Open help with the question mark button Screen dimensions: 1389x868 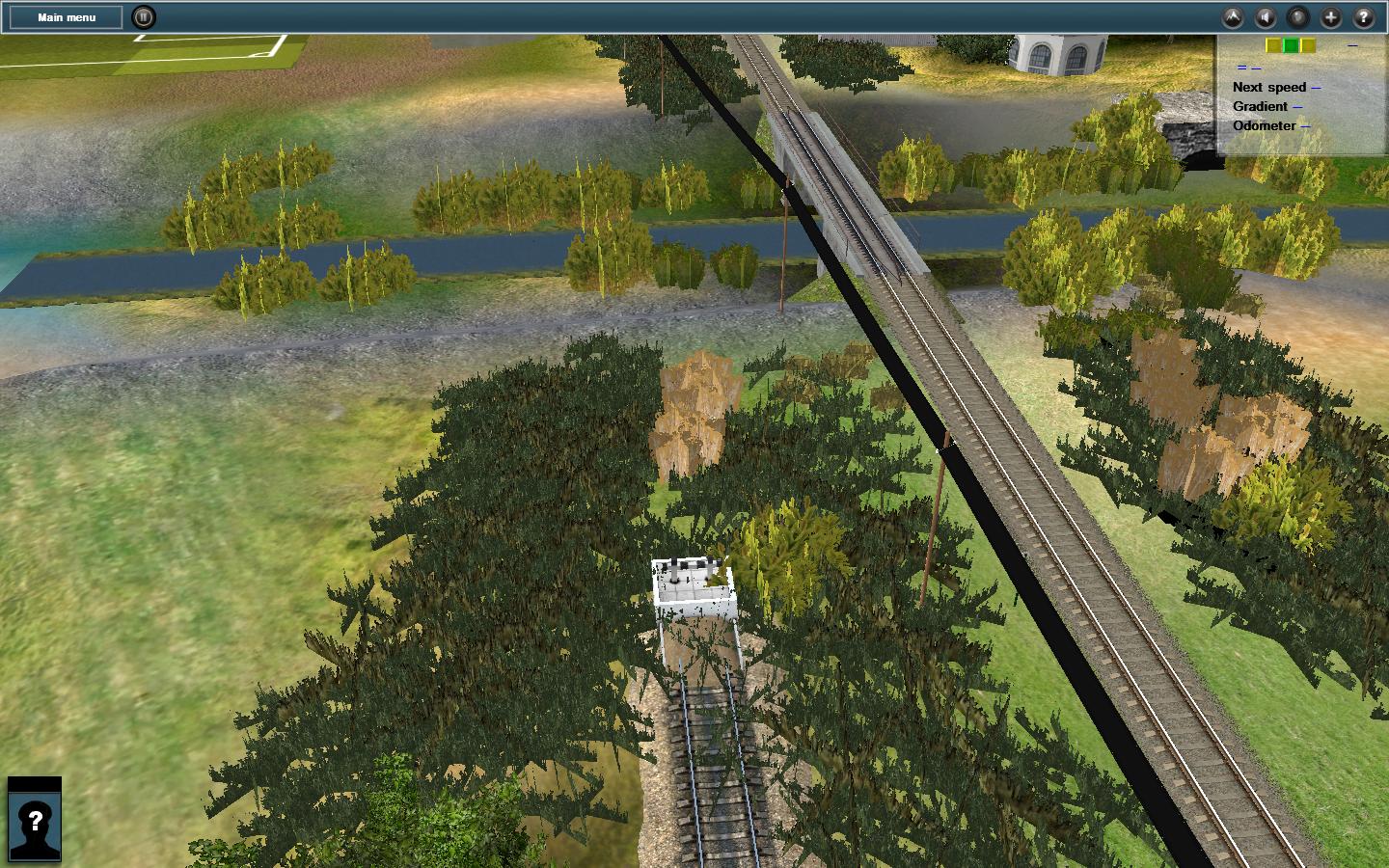pos(1364,17)
